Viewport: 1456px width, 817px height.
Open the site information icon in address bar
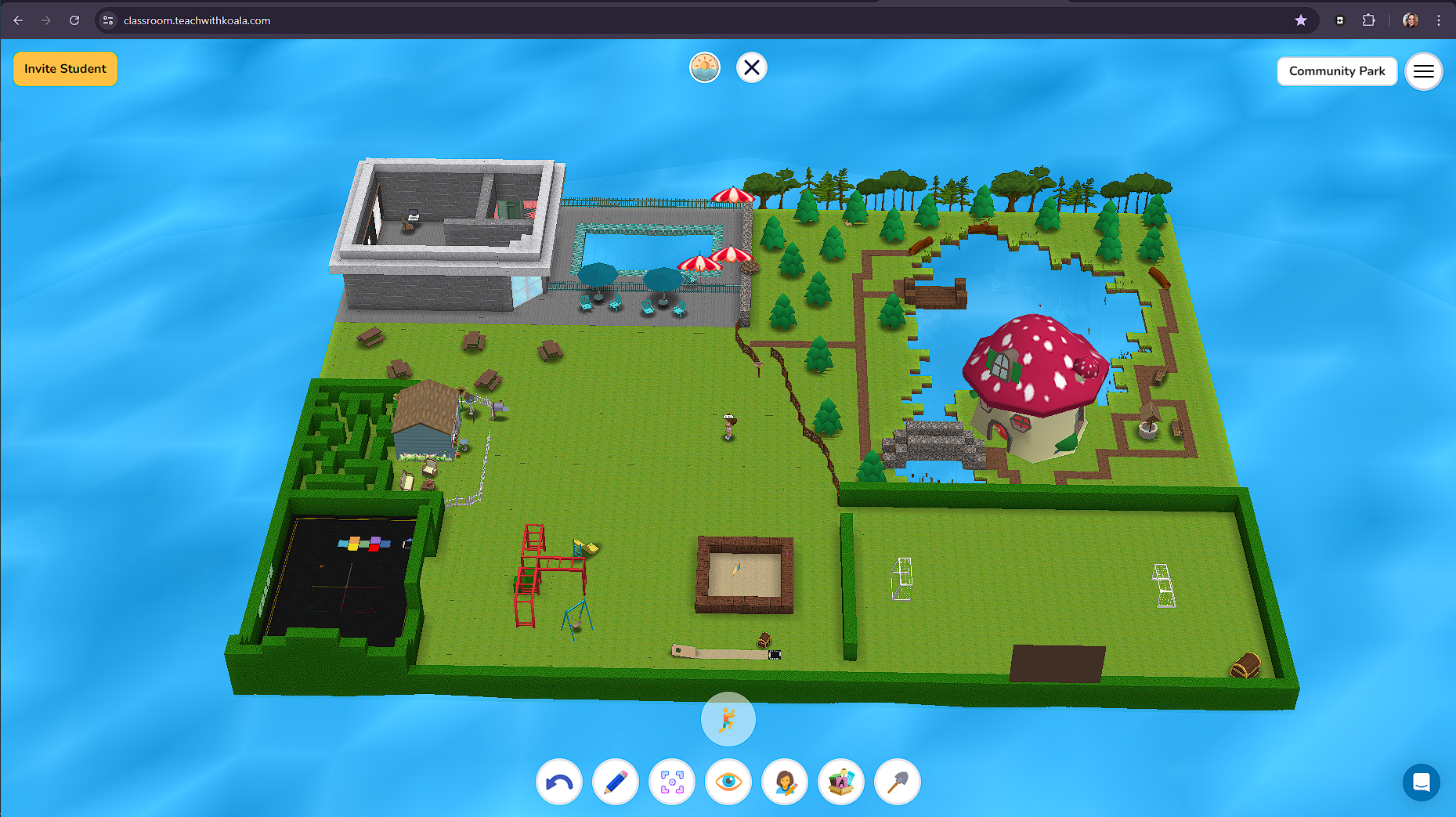pos(107,20)
